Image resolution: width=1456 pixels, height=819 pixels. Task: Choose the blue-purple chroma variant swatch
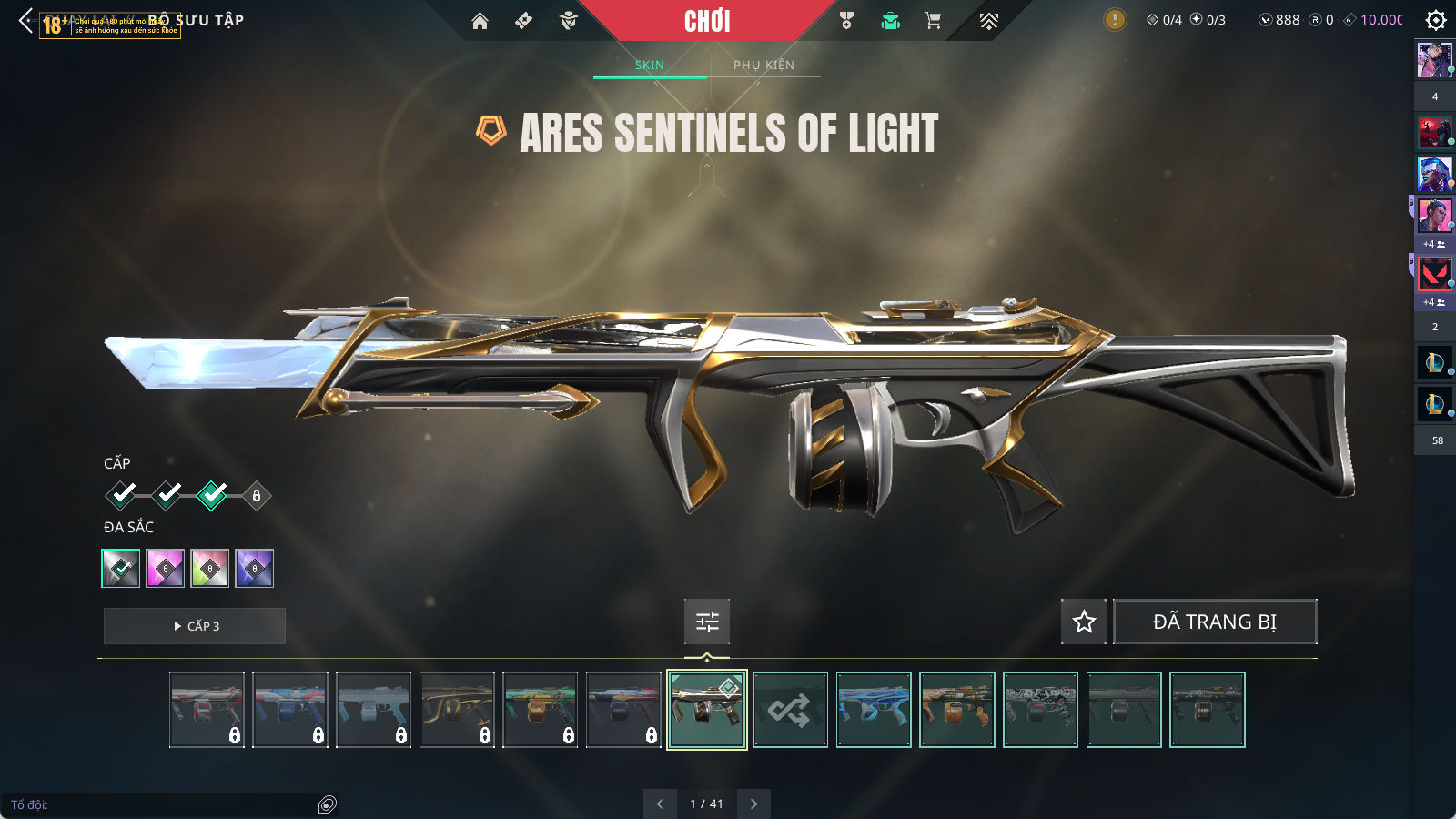[x=255, y=569]
